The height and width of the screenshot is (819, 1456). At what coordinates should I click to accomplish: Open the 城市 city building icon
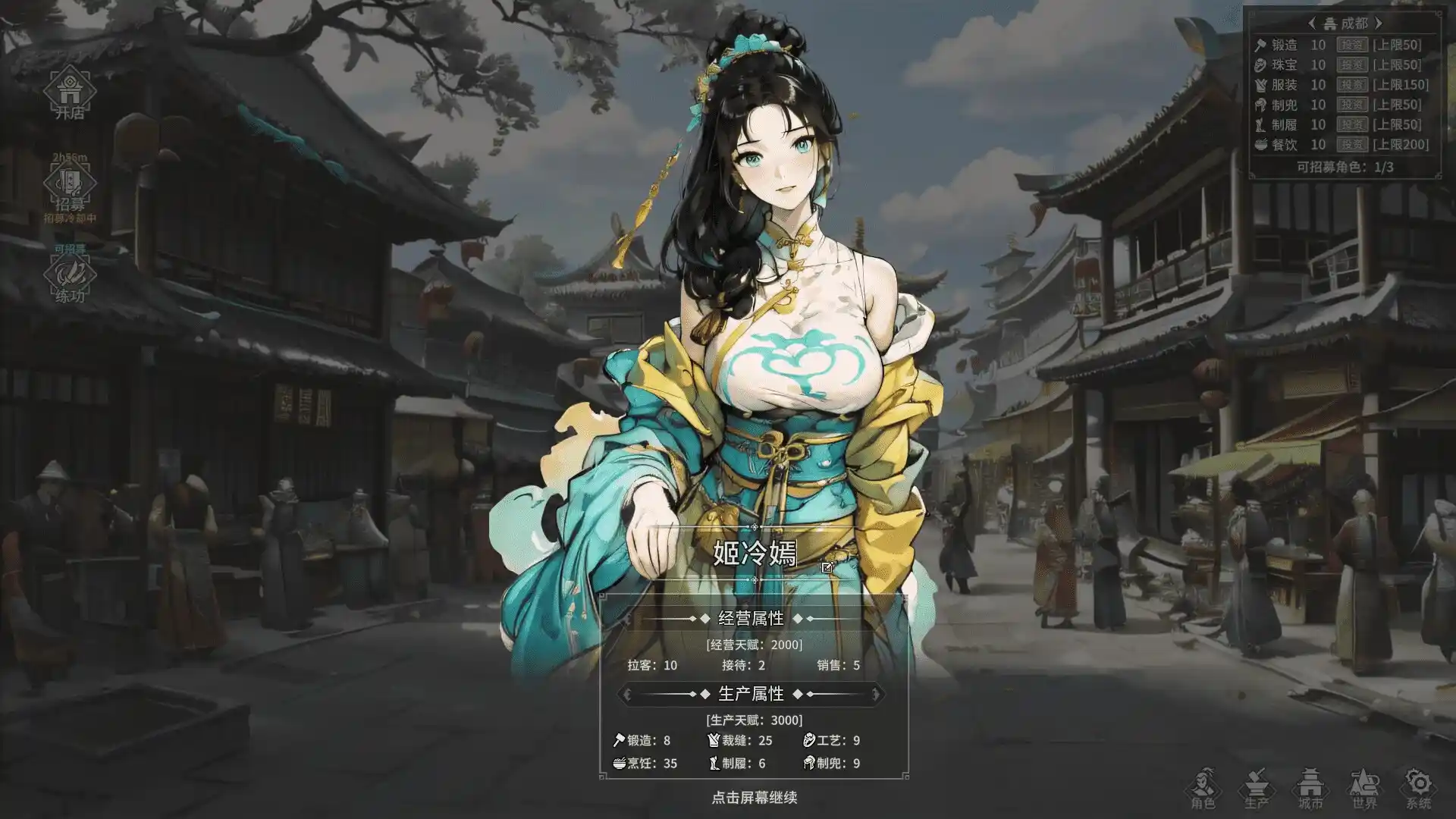1310,785
